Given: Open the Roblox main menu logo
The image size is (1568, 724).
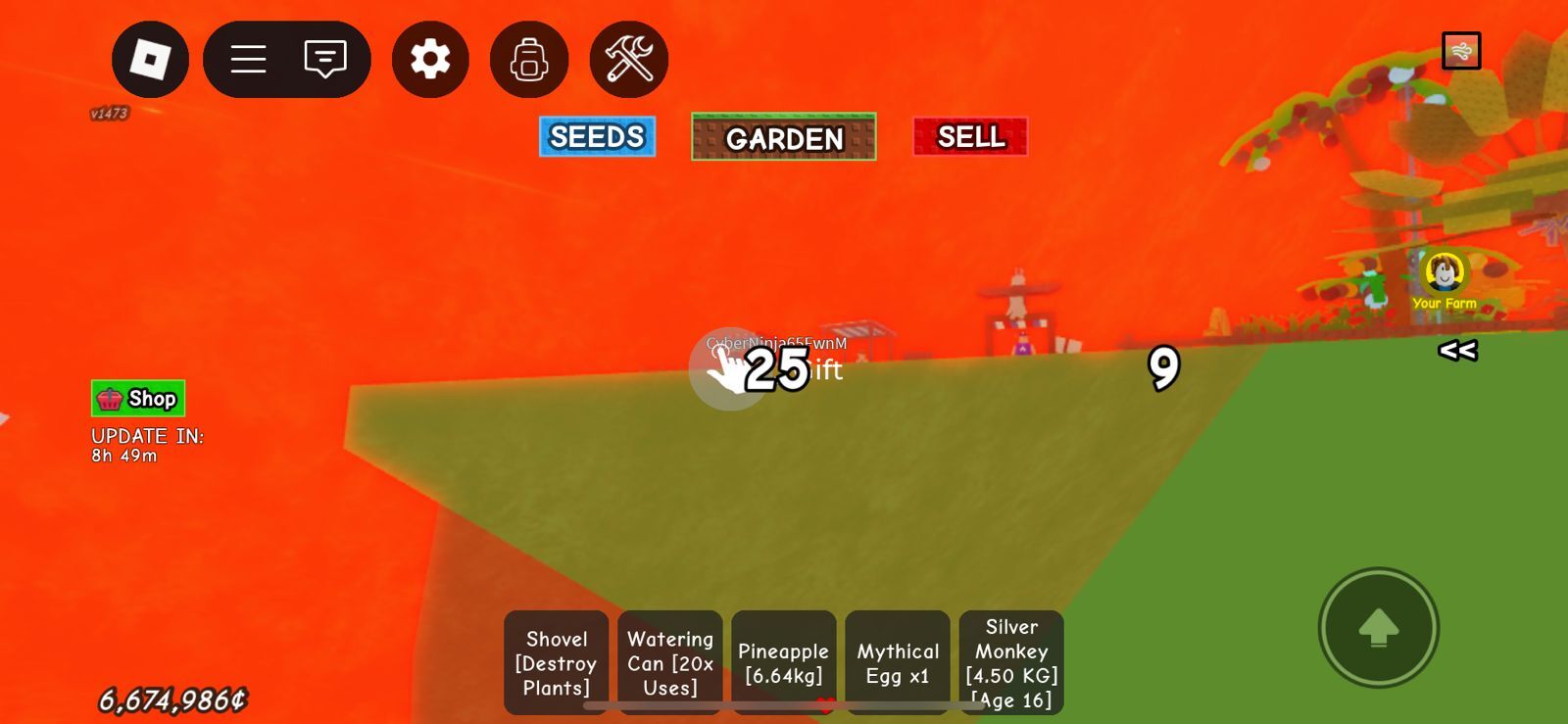Looking at the screenshot, I should coord(150,60).
